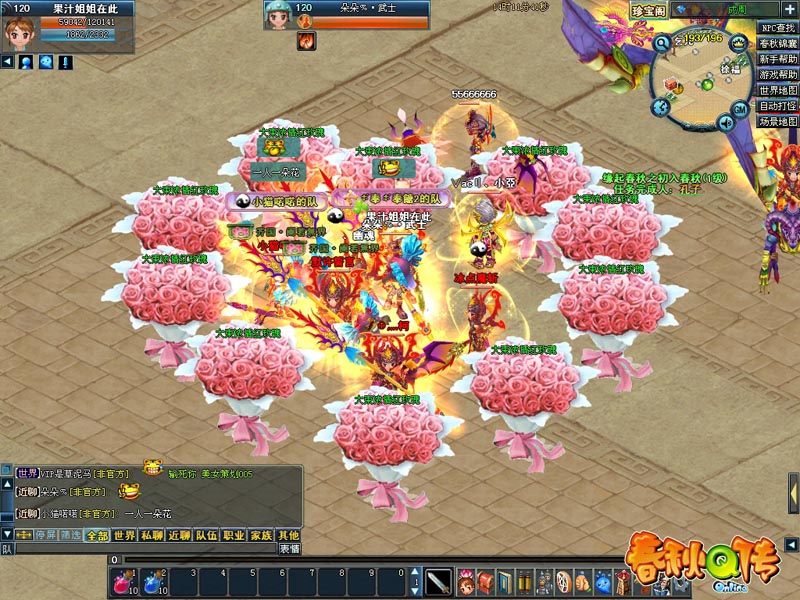Open the 表情 emoticon picker
Image resolution: width=800 pixels, height=600 pixels.
tap(289, 549)
